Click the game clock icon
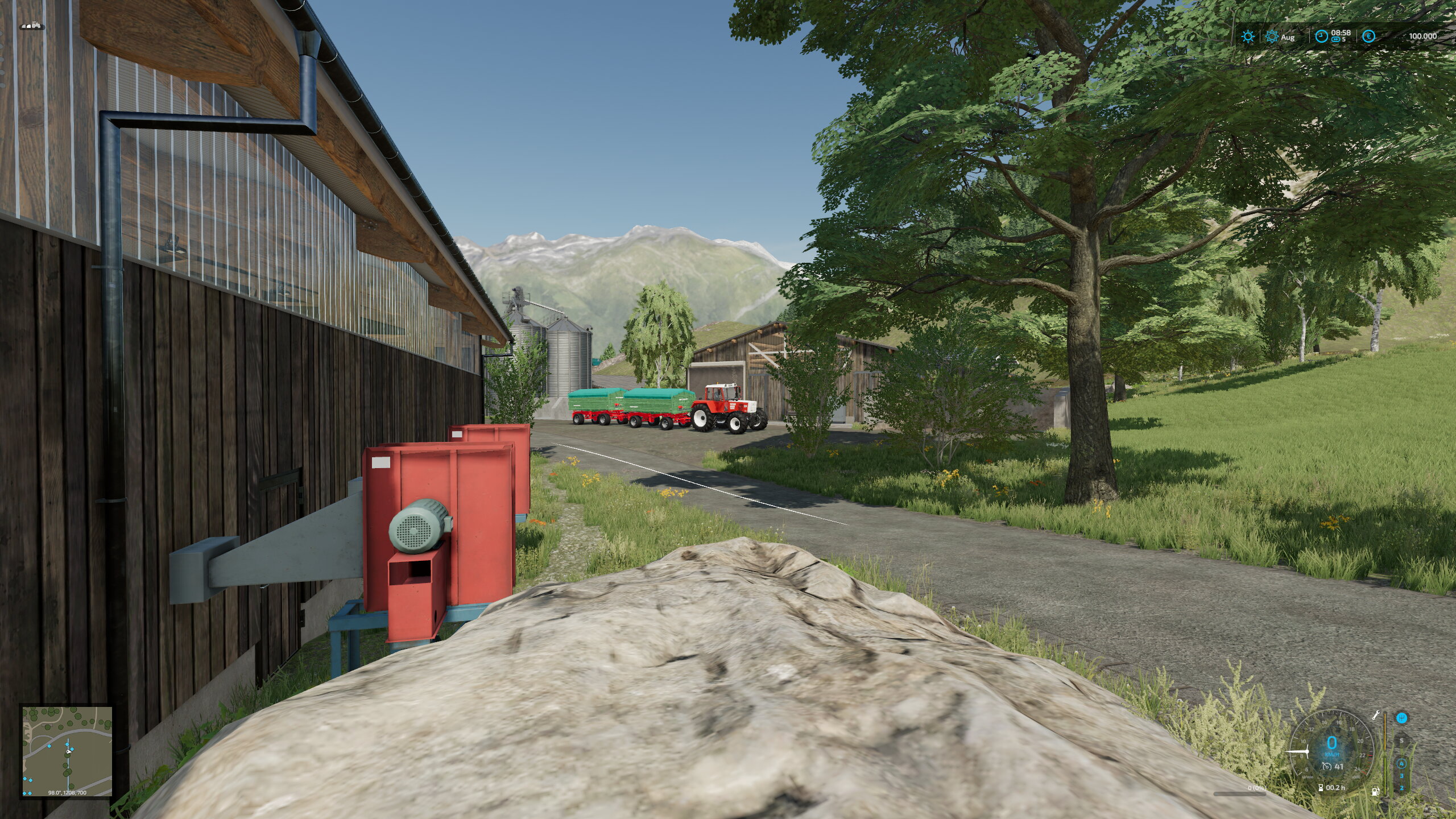The image size is (1456, 819). 1321,36
